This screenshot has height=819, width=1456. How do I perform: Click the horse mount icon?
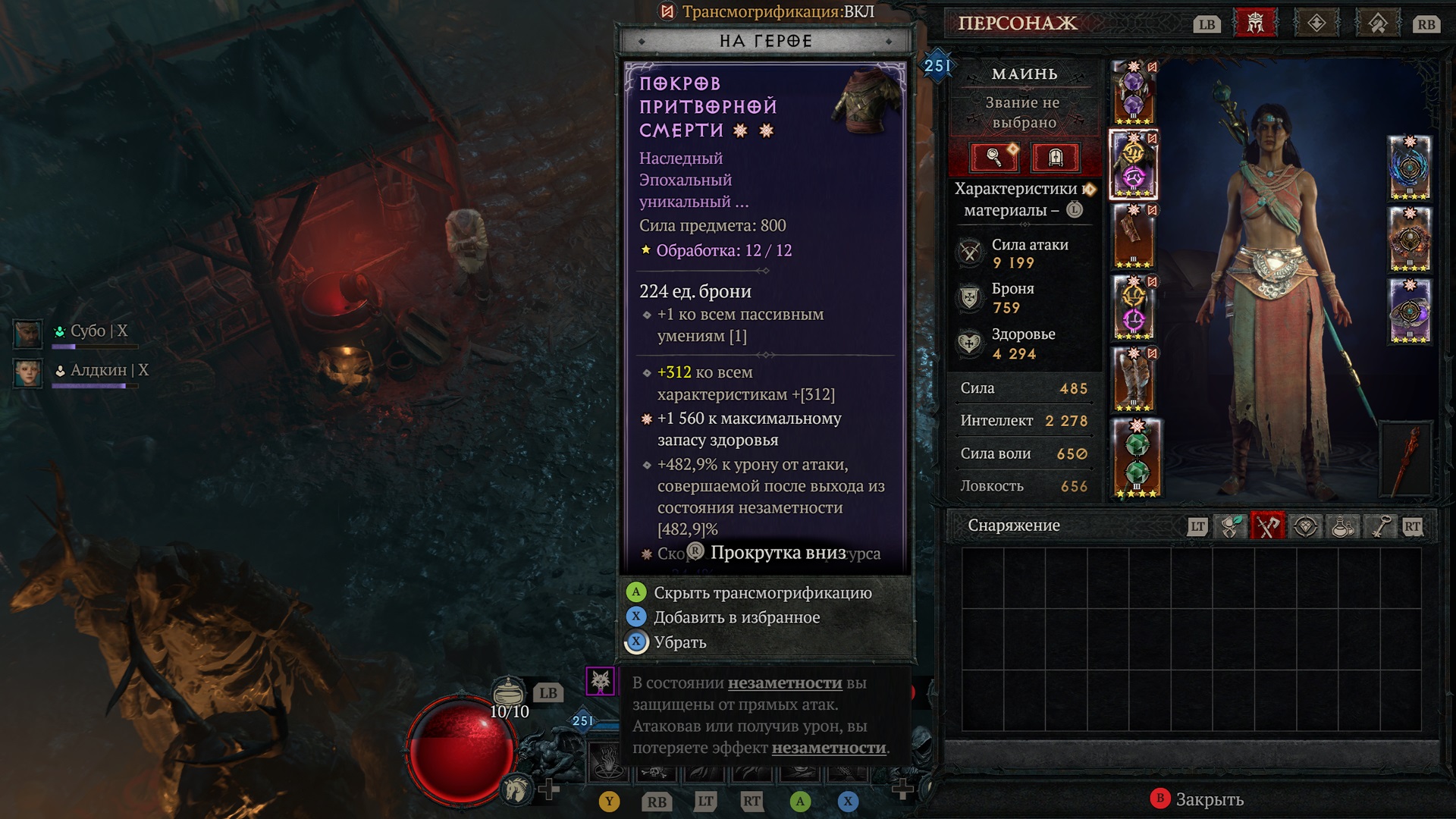click(x=517, y=789)
